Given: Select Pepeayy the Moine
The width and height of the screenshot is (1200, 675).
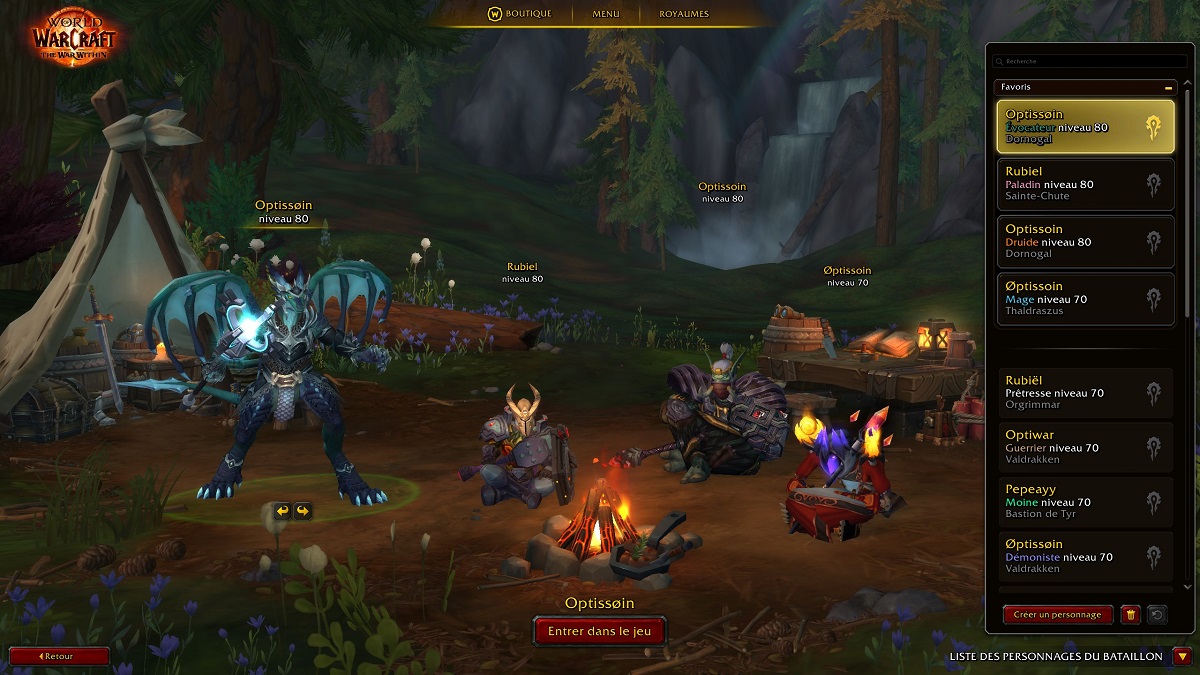Looking at the screenshot, I should (x=1086, y=502).
